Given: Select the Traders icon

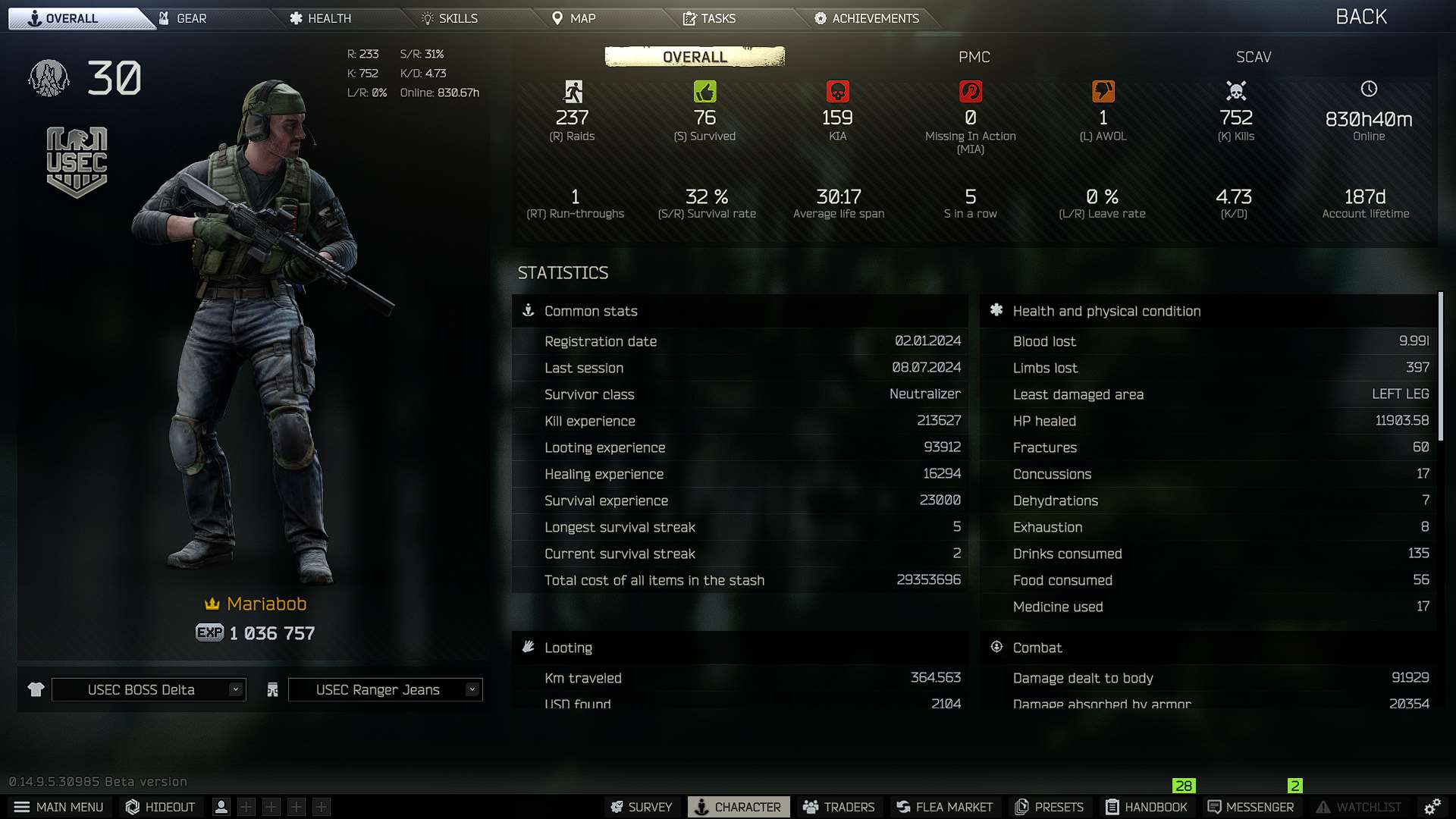Looking at the screenshot, I should point(838,807).
